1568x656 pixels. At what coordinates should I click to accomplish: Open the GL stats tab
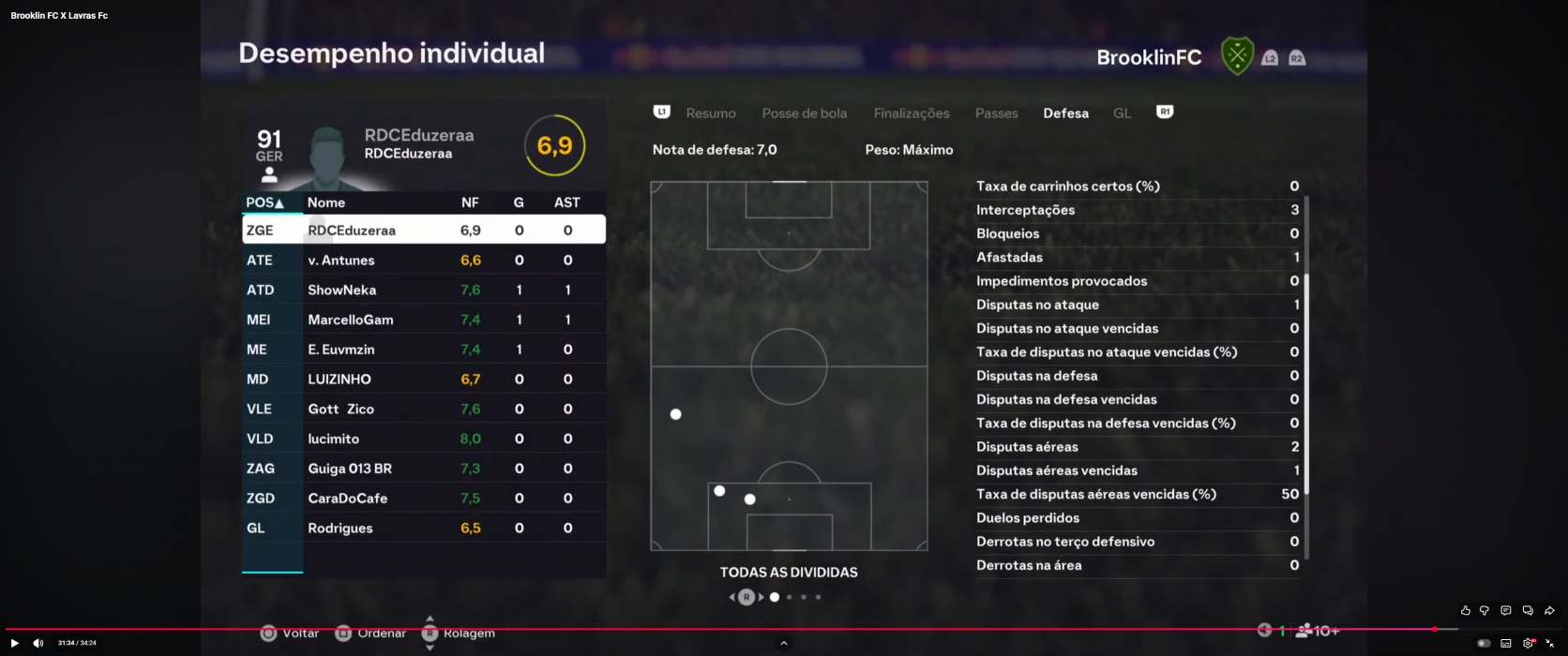pyautogui.click(x=1122, y=113)
